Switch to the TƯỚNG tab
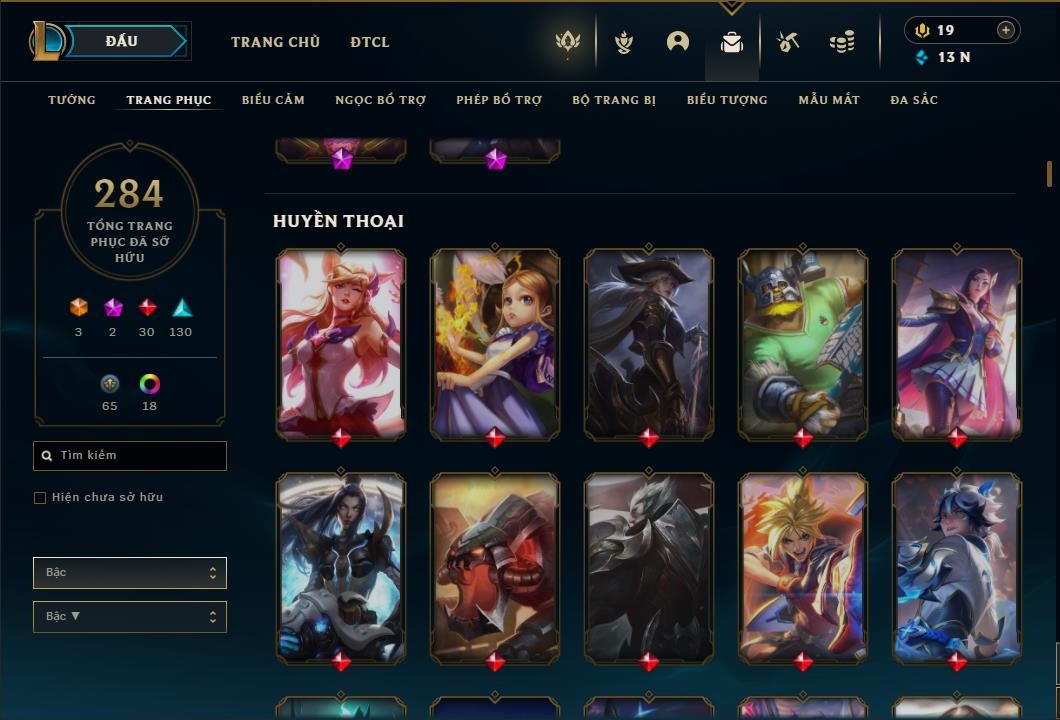This screenshot has width=1060, height=720. pos(72,100)
